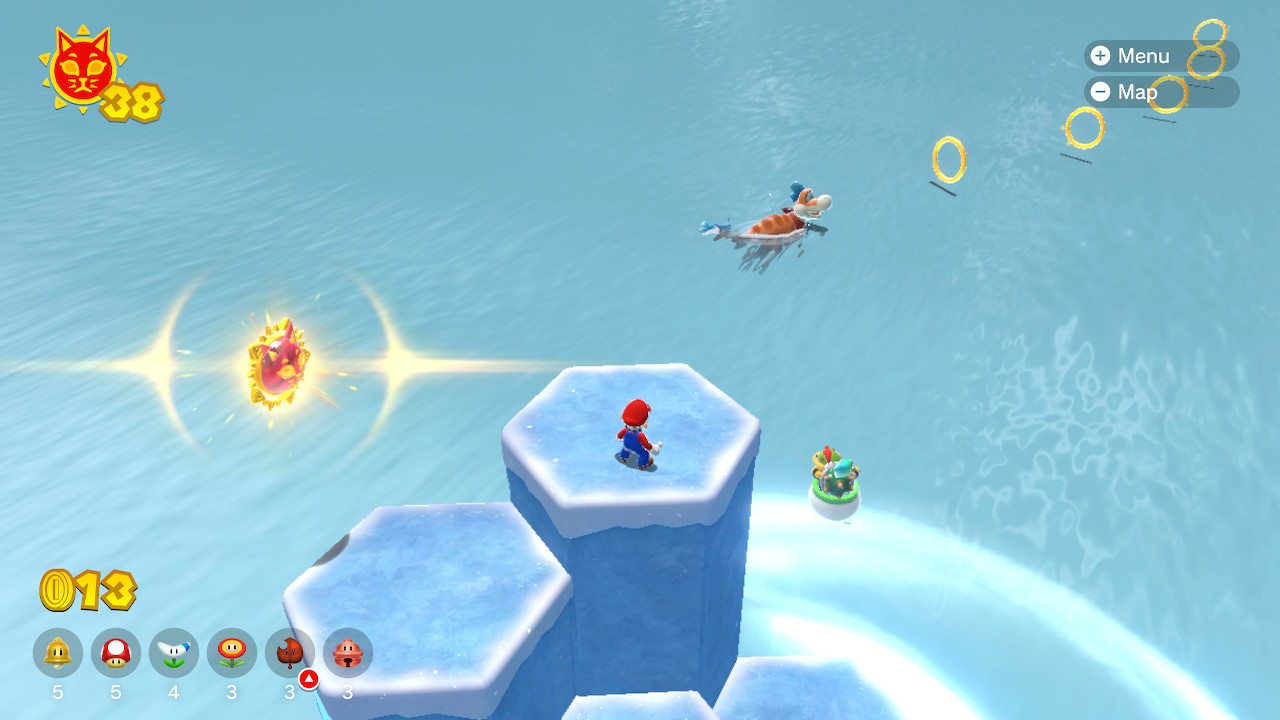Viewport: 1280px width, 720px height.
Task: Select the Super Bell item
Action: point(58,653)
